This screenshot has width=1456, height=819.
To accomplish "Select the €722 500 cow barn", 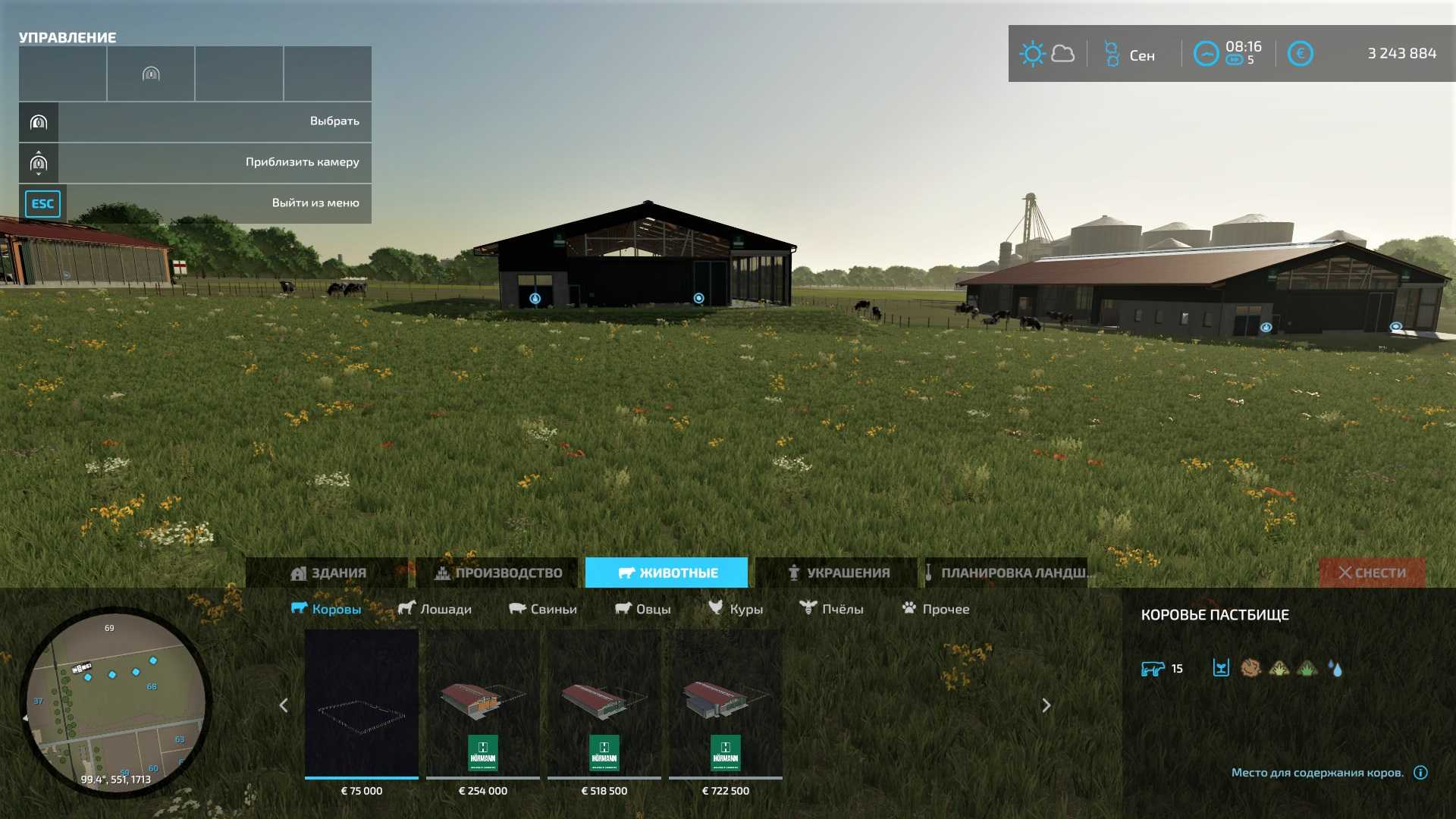I will (726, 705).
